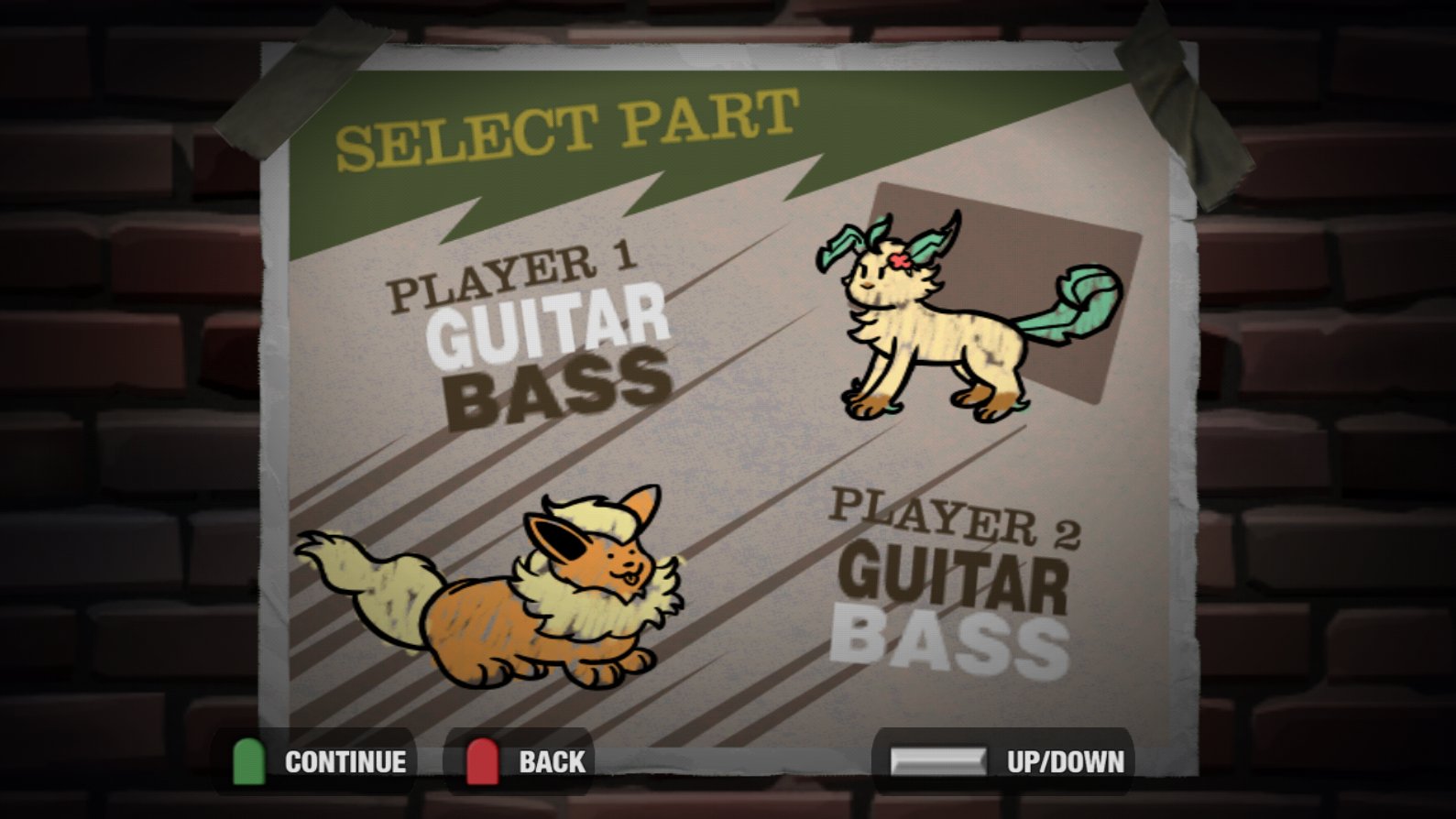This screenshot has height=819, width=1456.
Task: Choose Bass for Player 1
Action: (x=561, y=392)
